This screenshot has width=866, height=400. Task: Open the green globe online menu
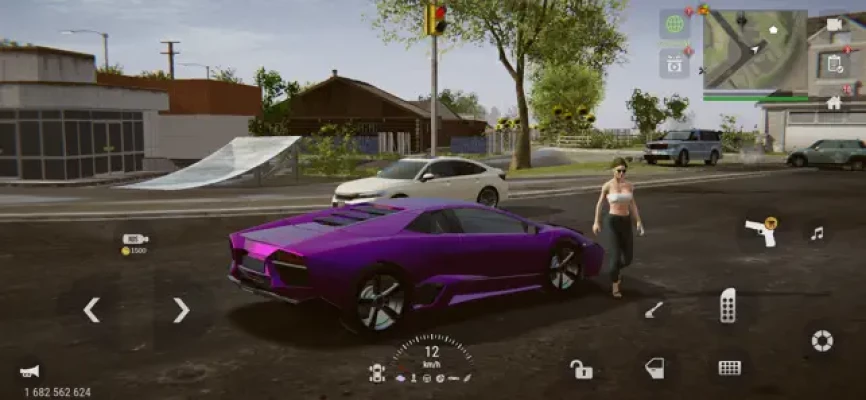[x=674, y=24]
